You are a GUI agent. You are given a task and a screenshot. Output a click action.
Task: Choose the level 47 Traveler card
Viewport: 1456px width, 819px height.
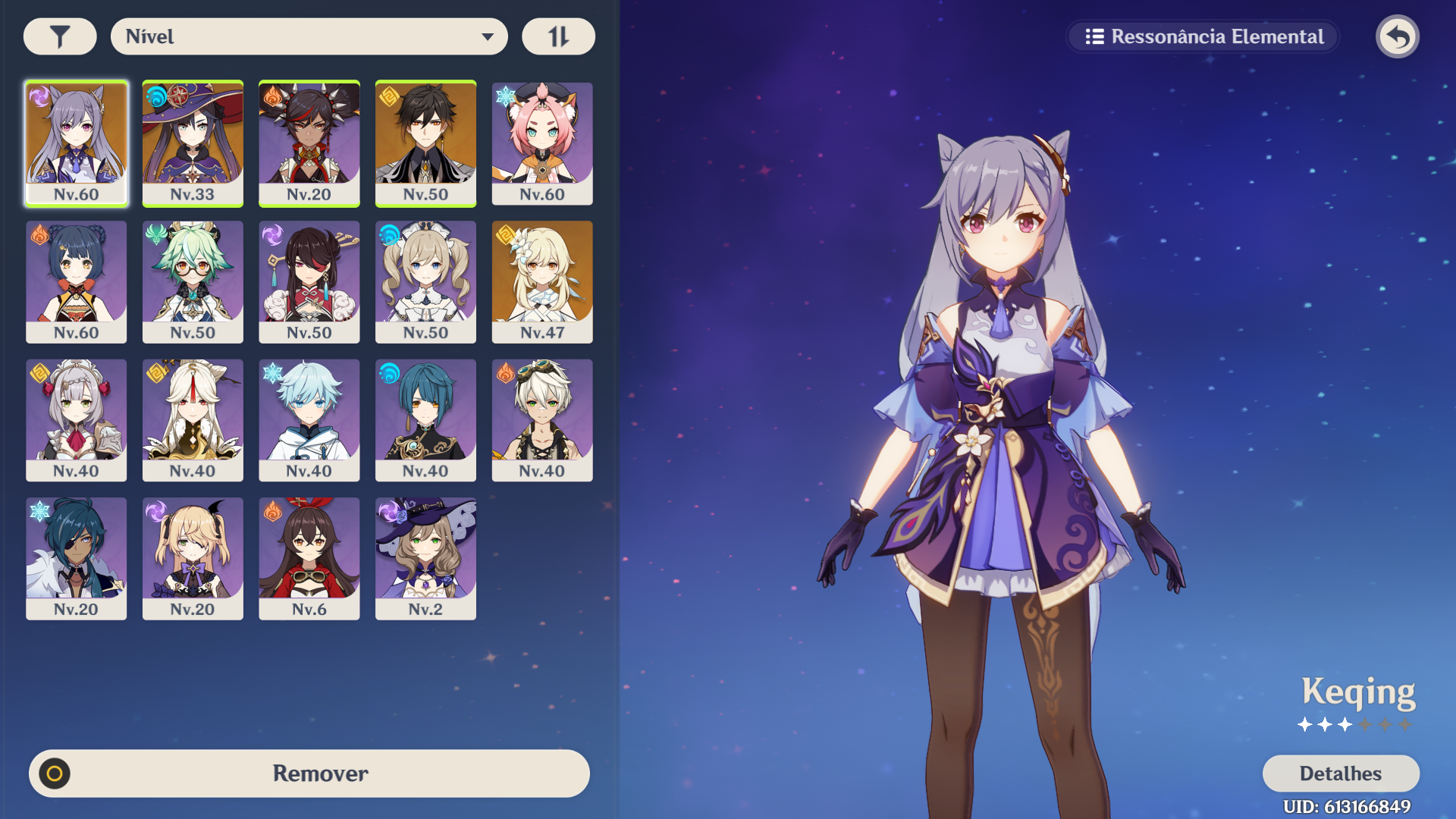tap(542, 281)
